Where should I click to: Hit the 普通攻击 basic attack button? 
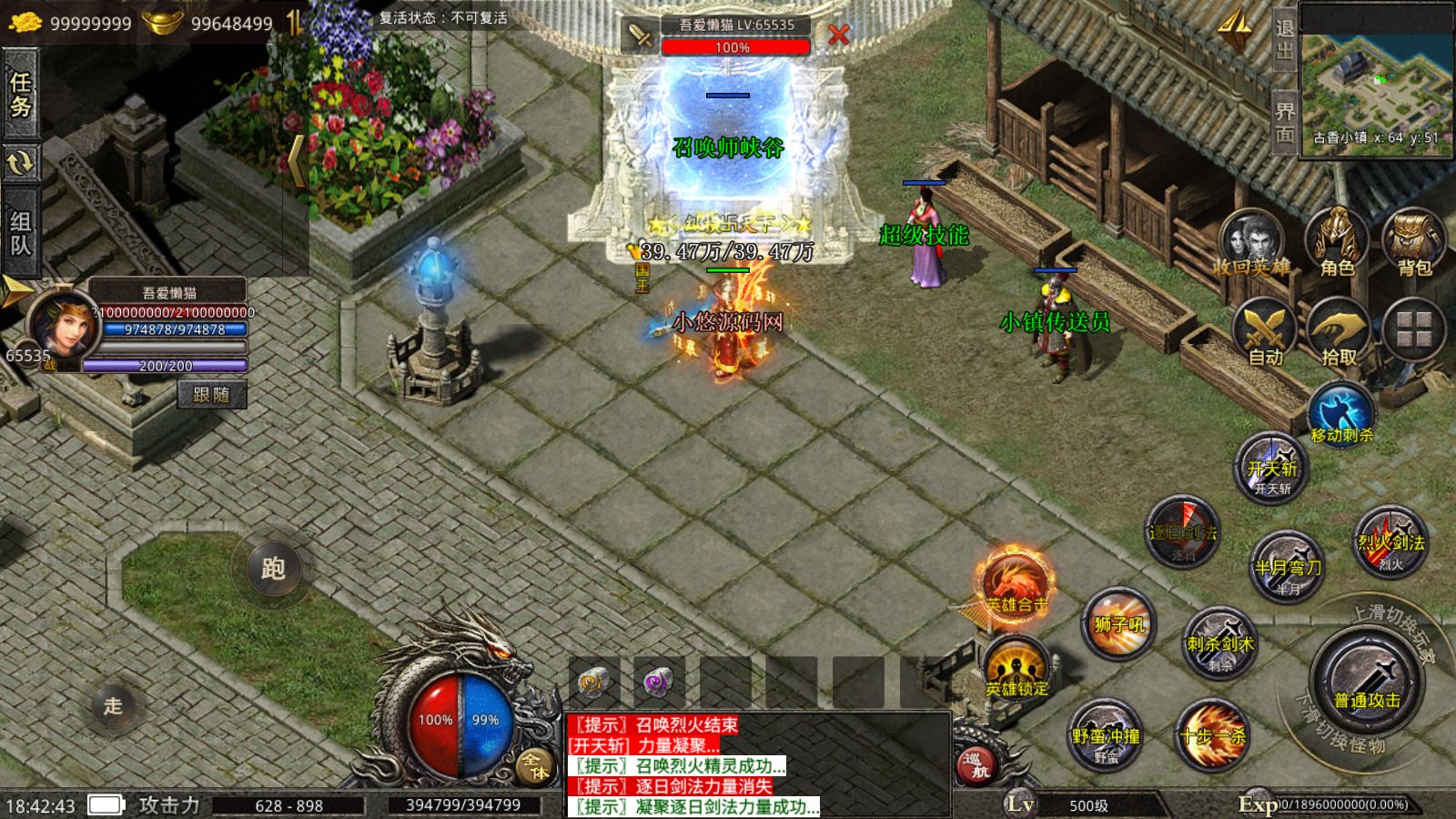[1367, 681]
